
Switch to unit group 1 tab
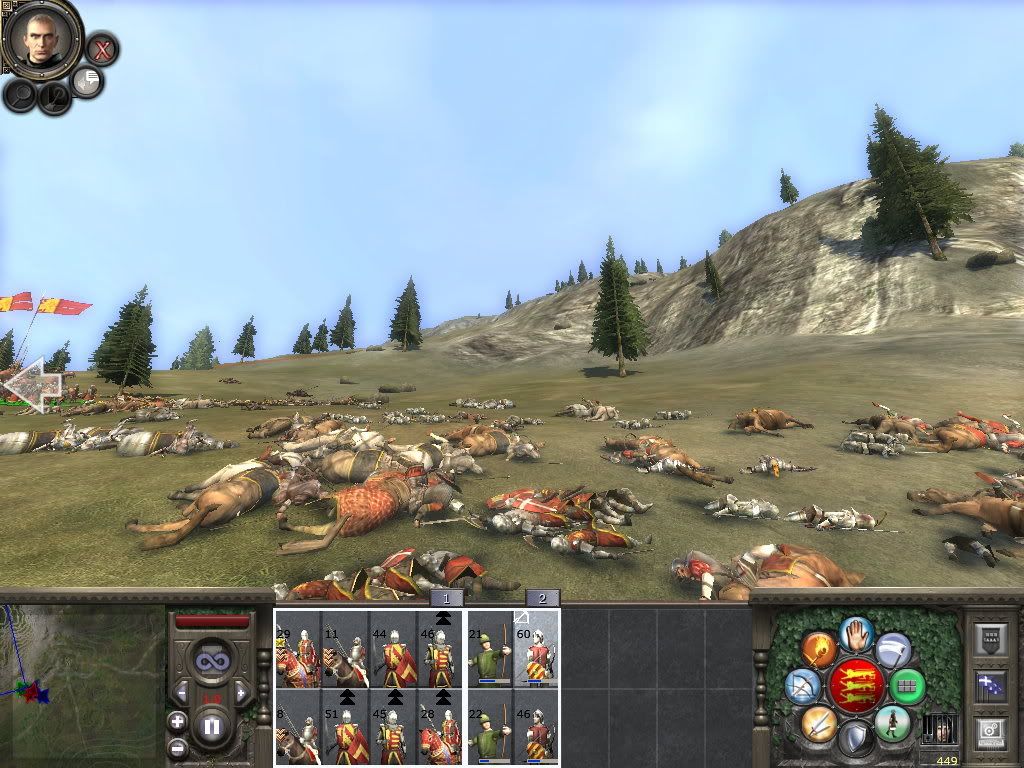(447, 598)
